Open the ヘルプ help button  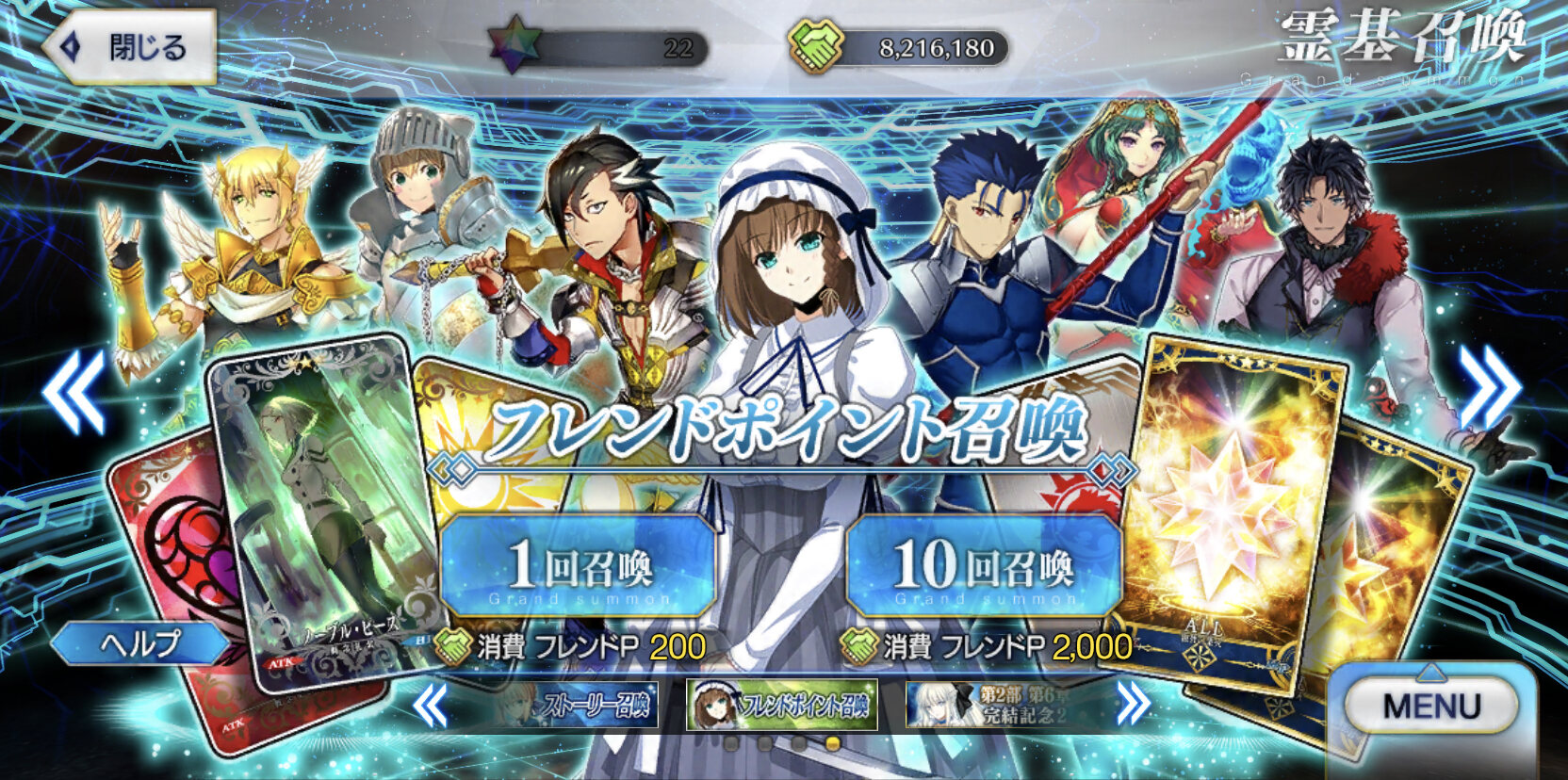click(139, 643)
